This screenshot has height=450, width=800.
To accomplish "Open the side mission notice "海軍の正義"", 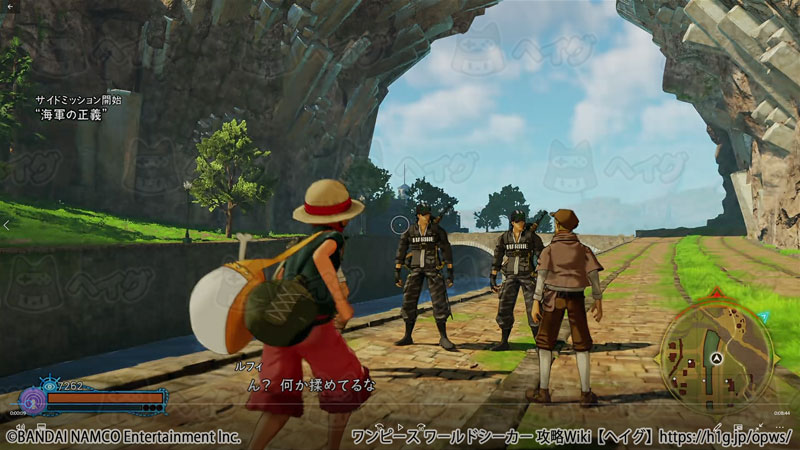I will pyautogui.click(x=72, y=114).
